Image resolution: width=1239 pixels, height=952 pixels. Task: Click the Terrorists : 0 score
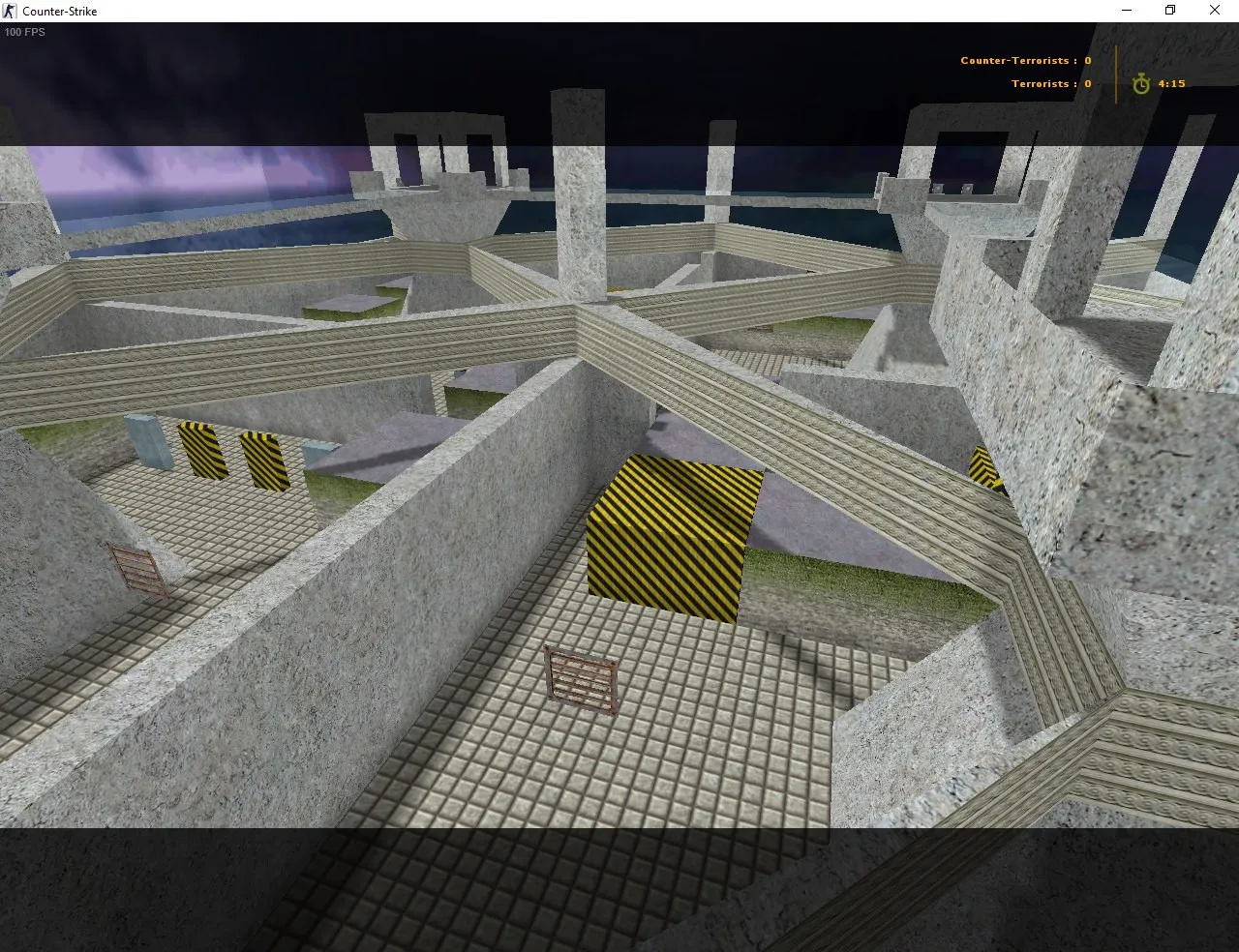[1050, 83]
